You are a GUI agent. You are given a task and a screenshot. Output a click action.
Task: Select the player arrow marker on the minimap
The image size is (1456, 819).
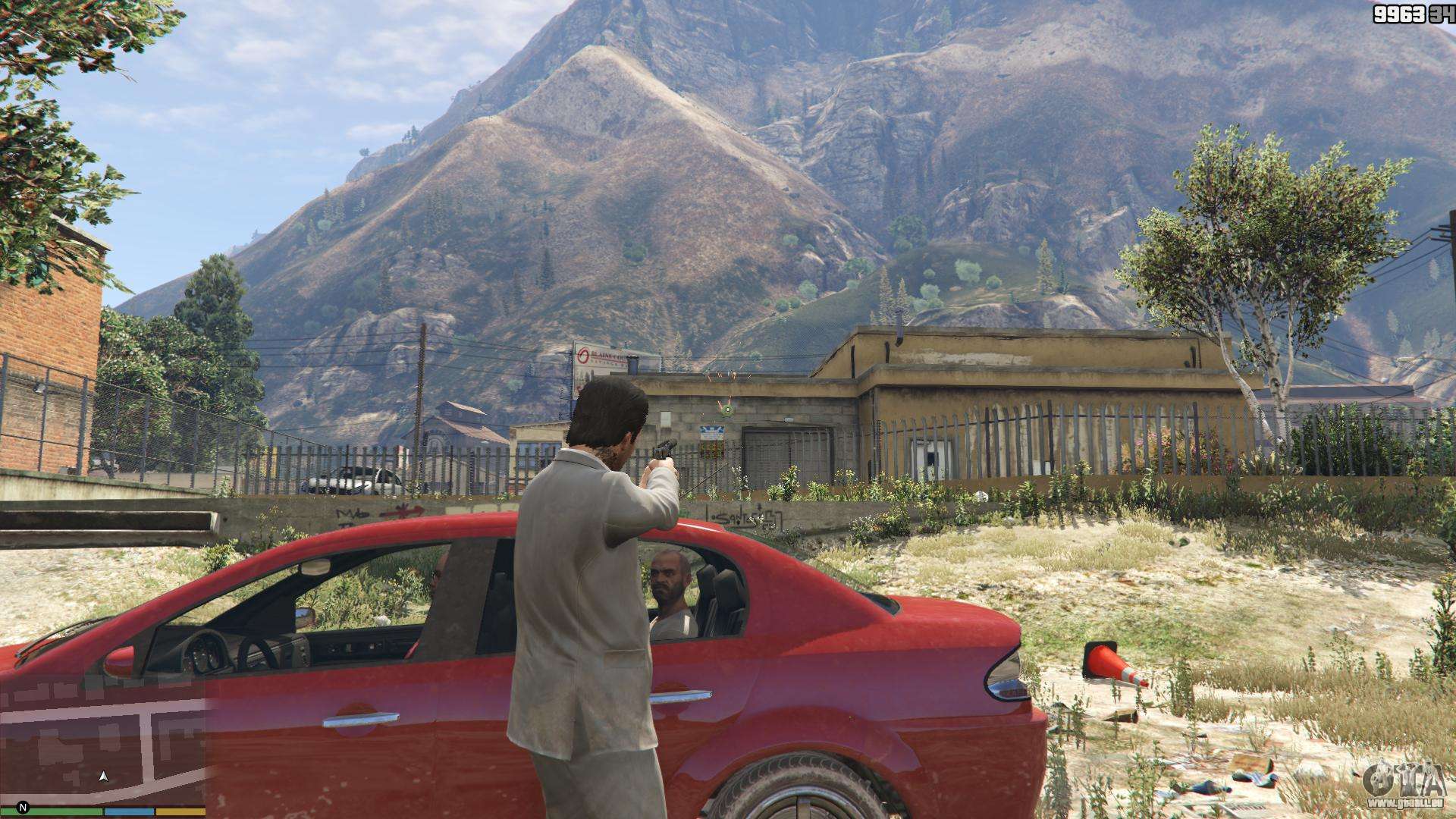(105, 776)
